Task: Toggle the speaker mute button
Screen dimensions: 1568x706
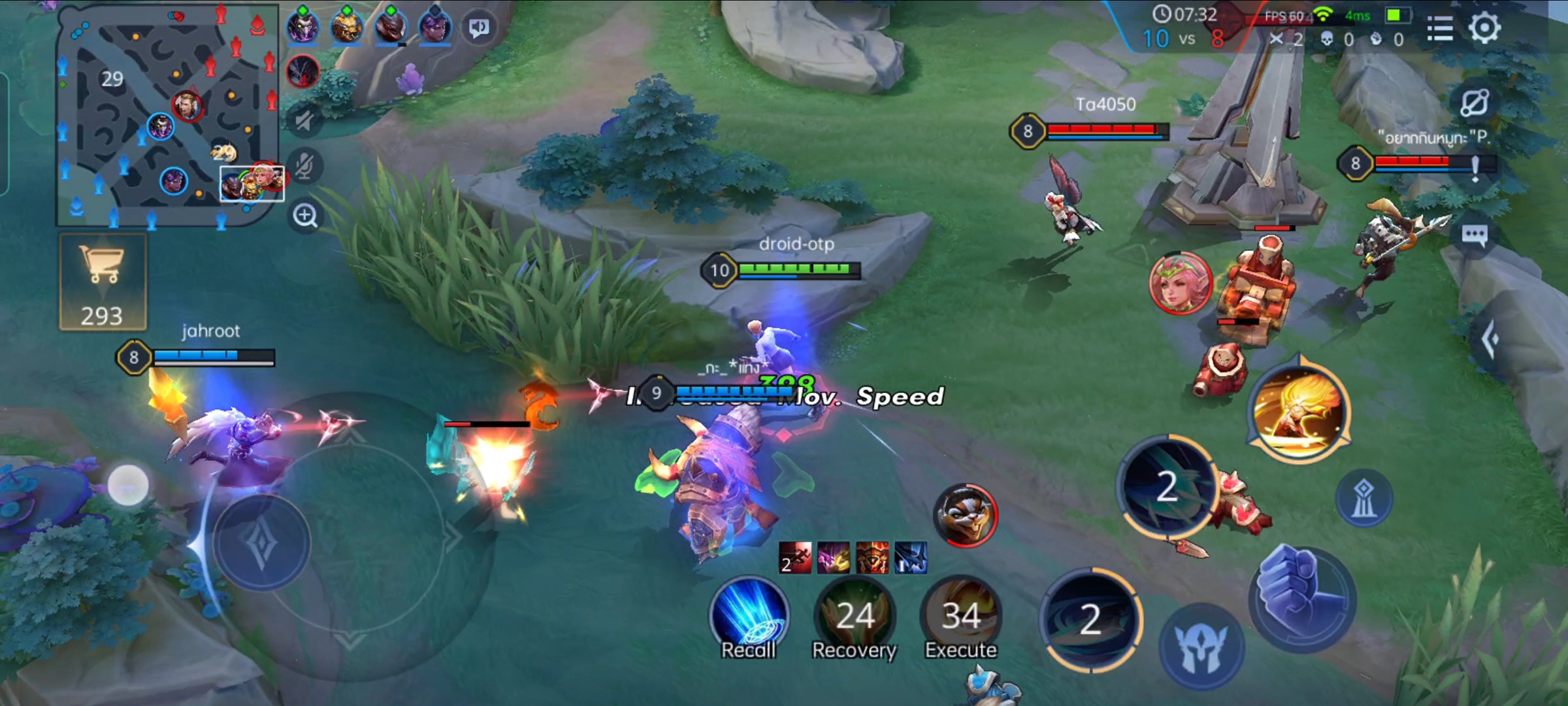Action: [x=304, y=120]
